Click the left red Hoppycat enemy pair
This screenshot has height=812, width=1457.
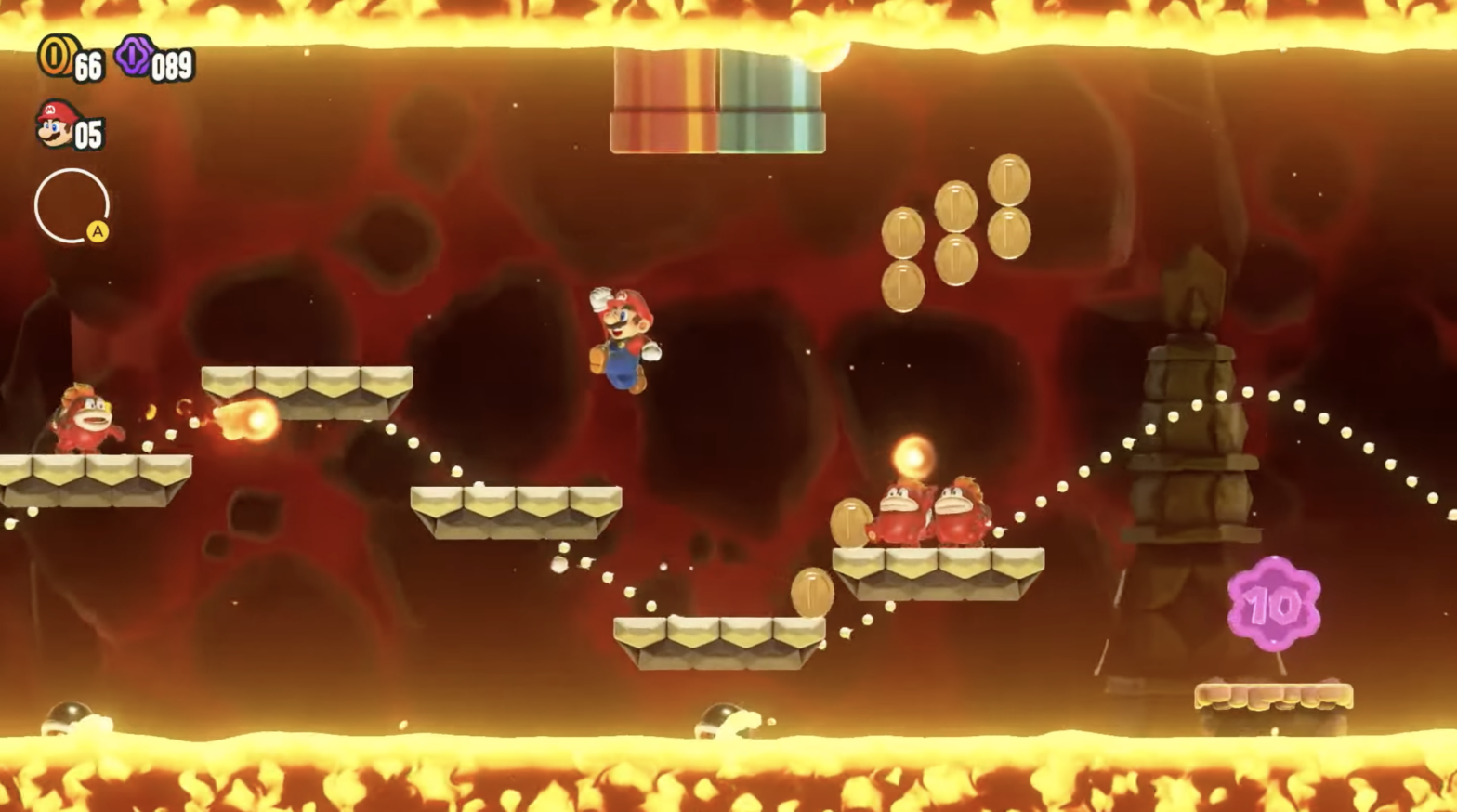pos(897,516)
